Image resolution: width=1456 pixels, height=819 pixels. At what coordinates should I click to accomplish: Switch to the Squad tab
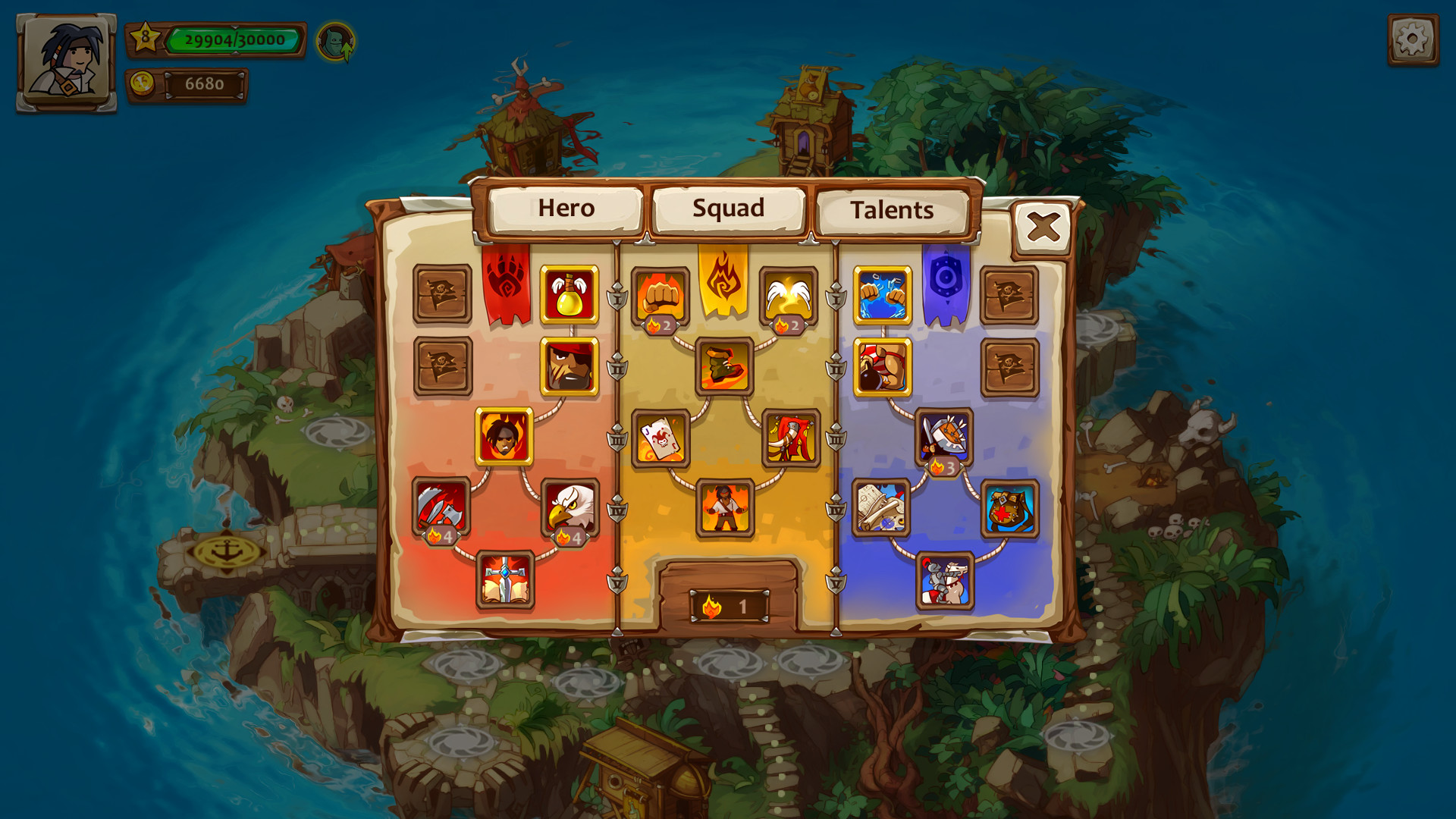click(x=729, y=209)
